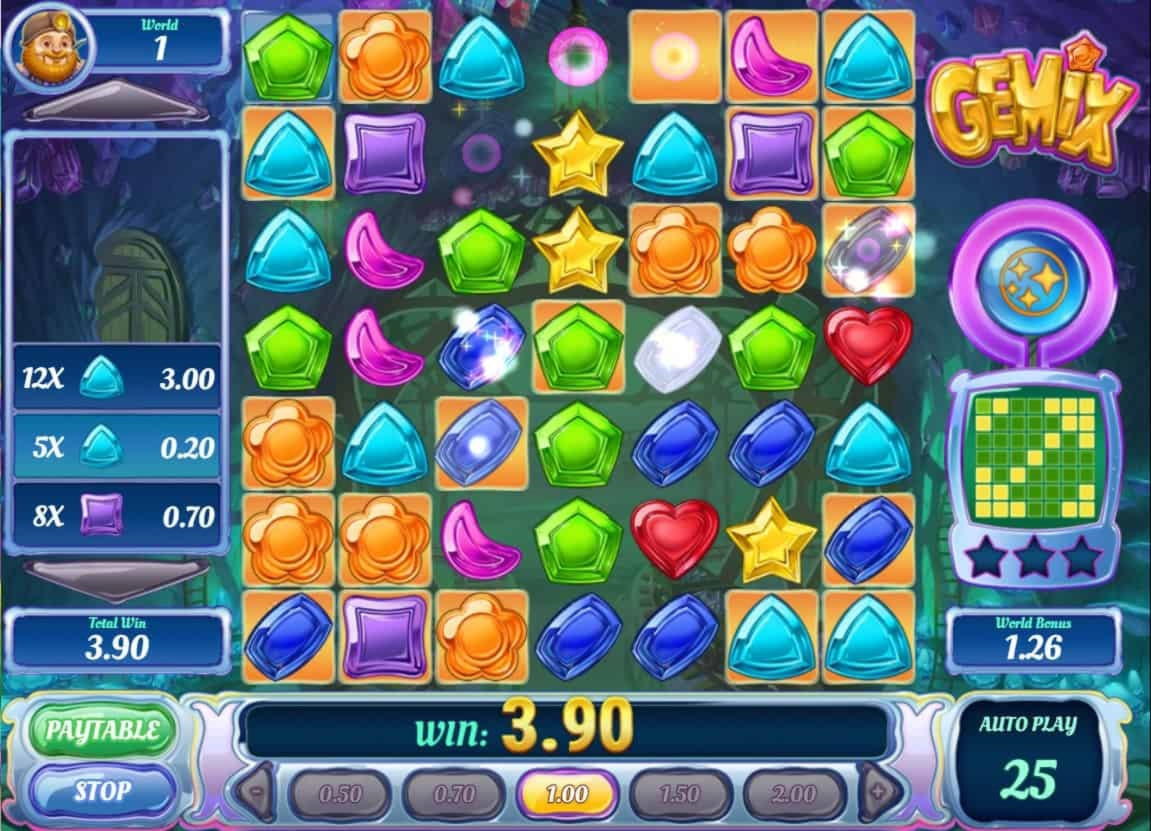The width and height of the screenshot is (1151, 831).
Task: Select the 0.50 bet amount
Action: click(339, 795)
